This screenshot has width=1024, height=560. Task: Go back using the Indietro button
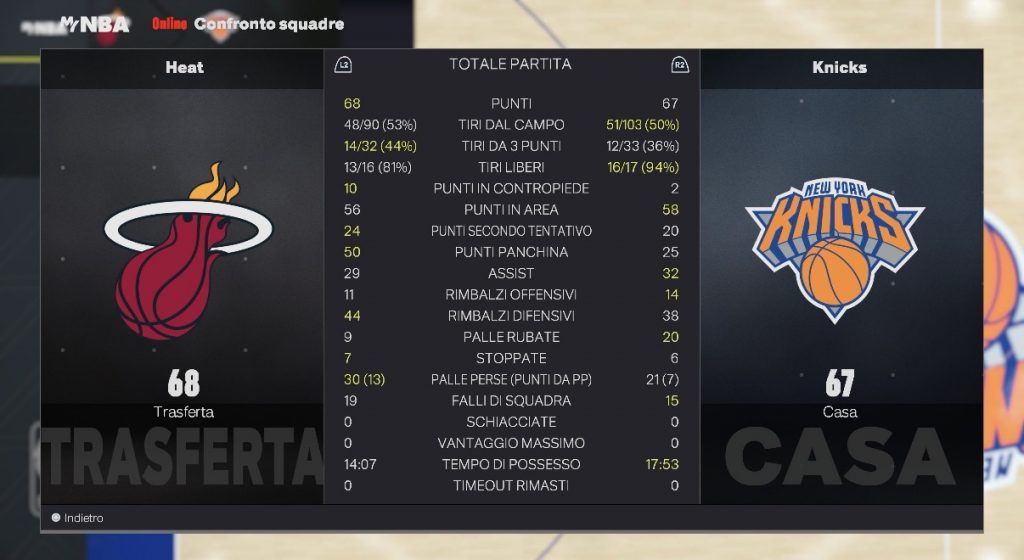pos(78,518)
